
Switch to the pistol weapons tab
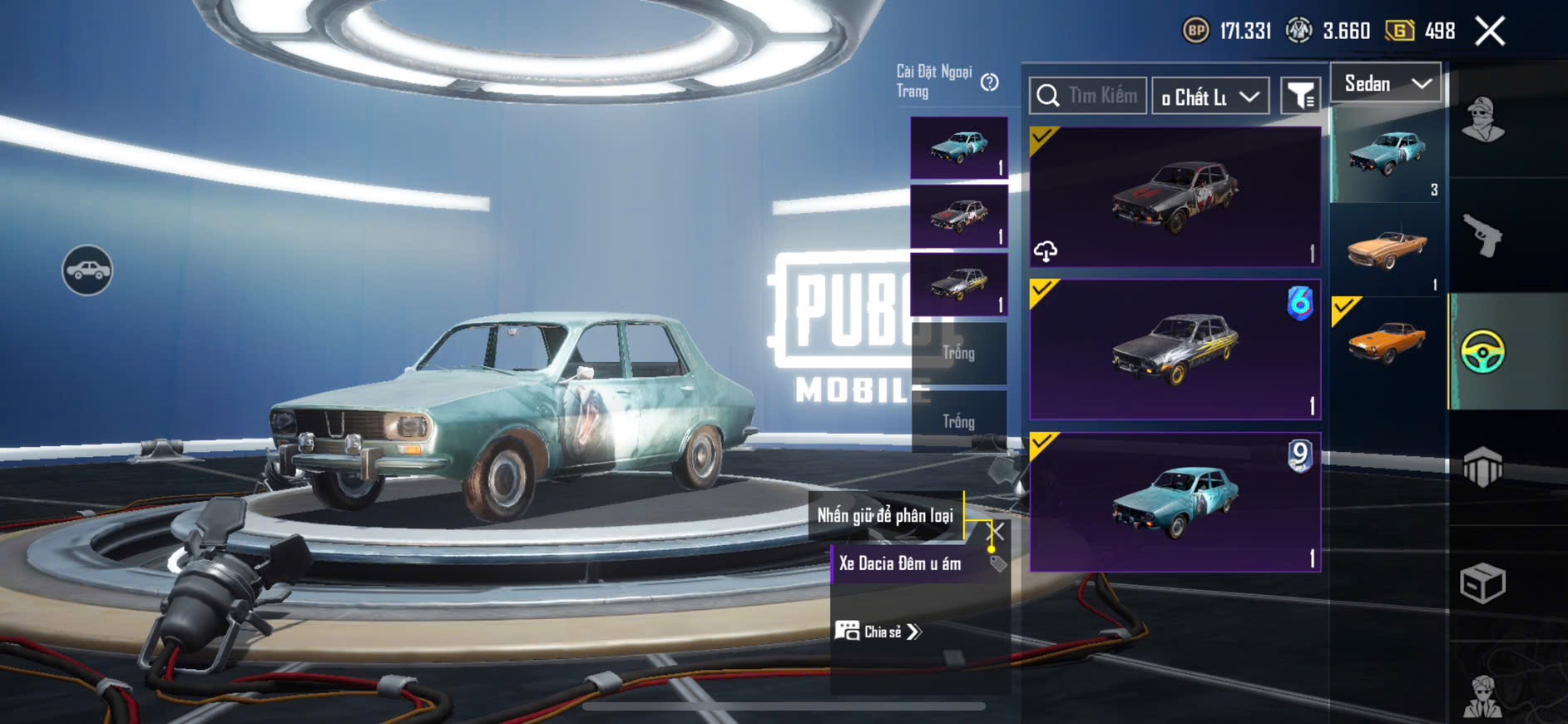tap(1483, 236)
